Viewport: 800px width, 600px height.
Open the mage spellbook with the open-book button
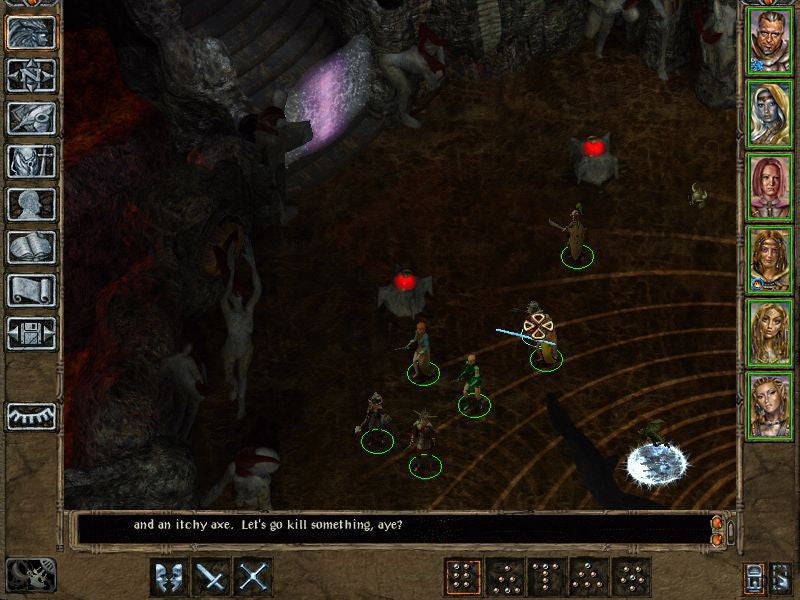pos(31,247)
